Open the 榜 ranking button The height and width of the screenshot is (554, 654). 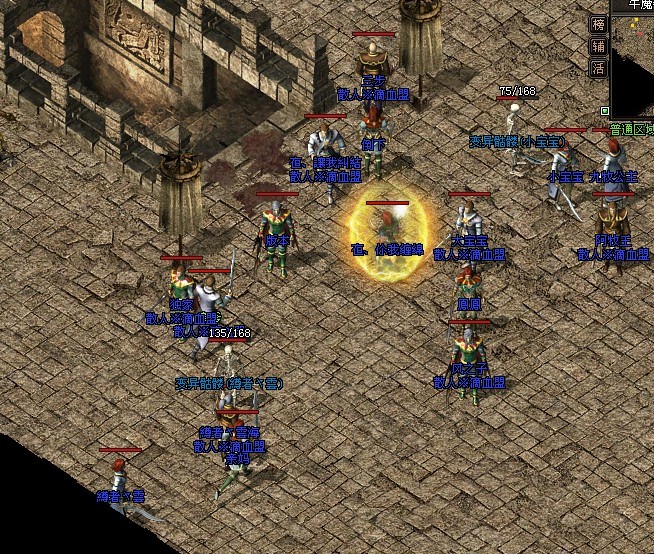pyautogui.click(x=598, y=24)
